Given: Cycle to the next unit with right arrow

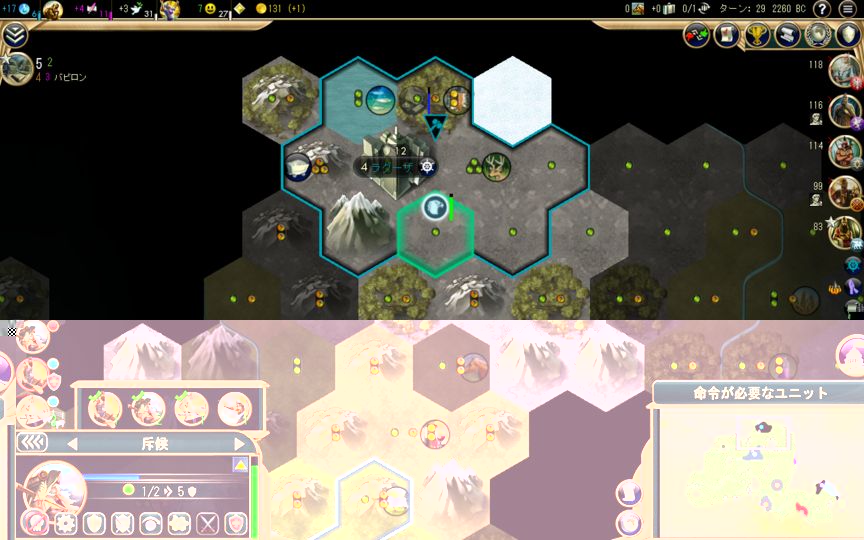Looking at the screenshot, I should pyautogui.click(x=239, y=443).
